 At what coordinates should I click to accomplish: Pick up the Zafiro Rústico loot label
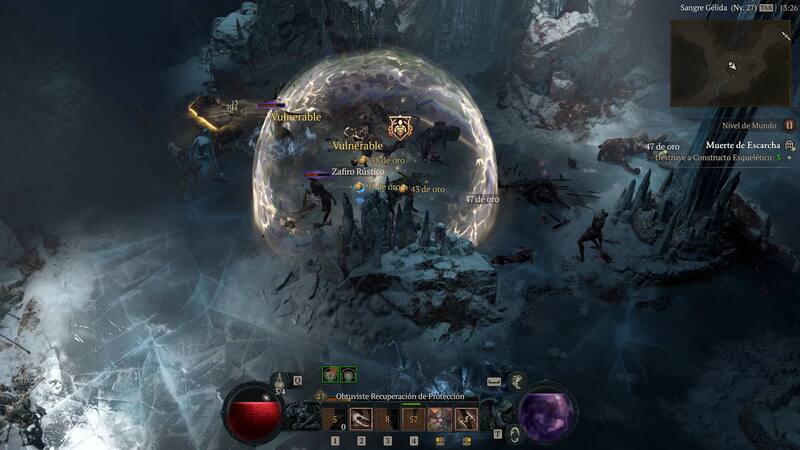pos(358,172)
